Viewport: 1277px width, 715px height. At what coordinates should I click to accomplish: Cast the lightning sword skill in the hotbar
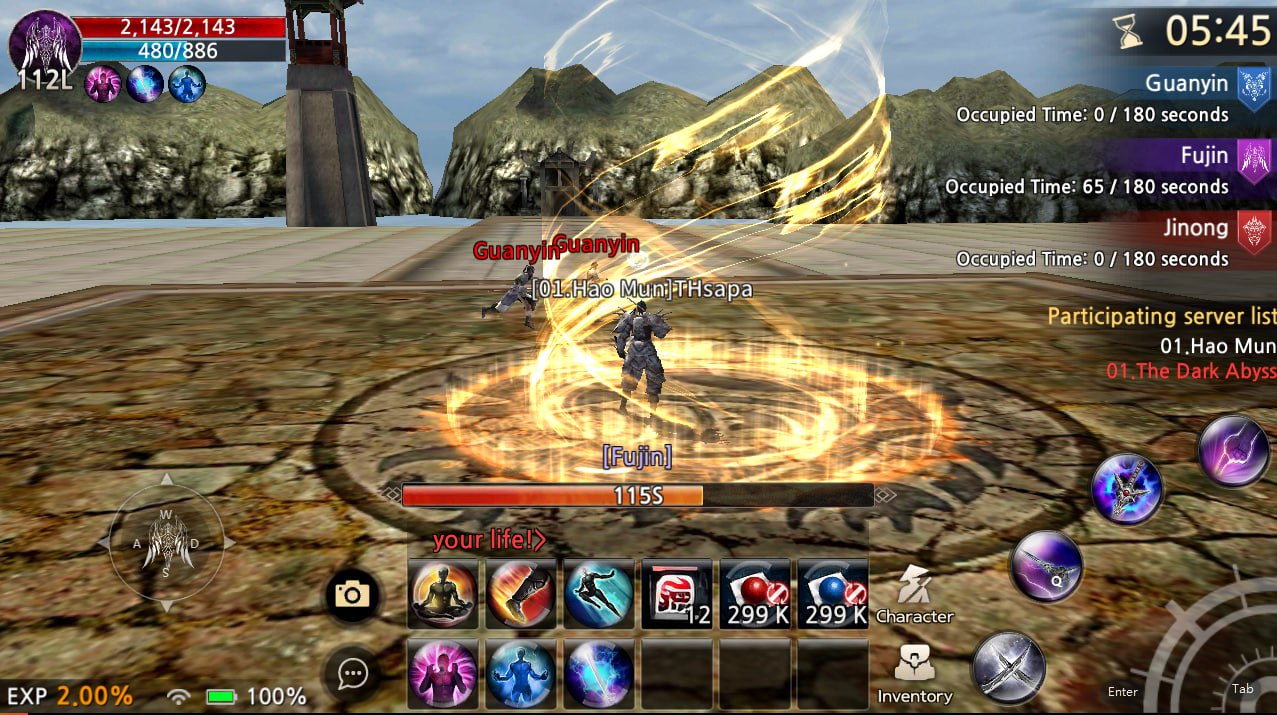point(599,674)
